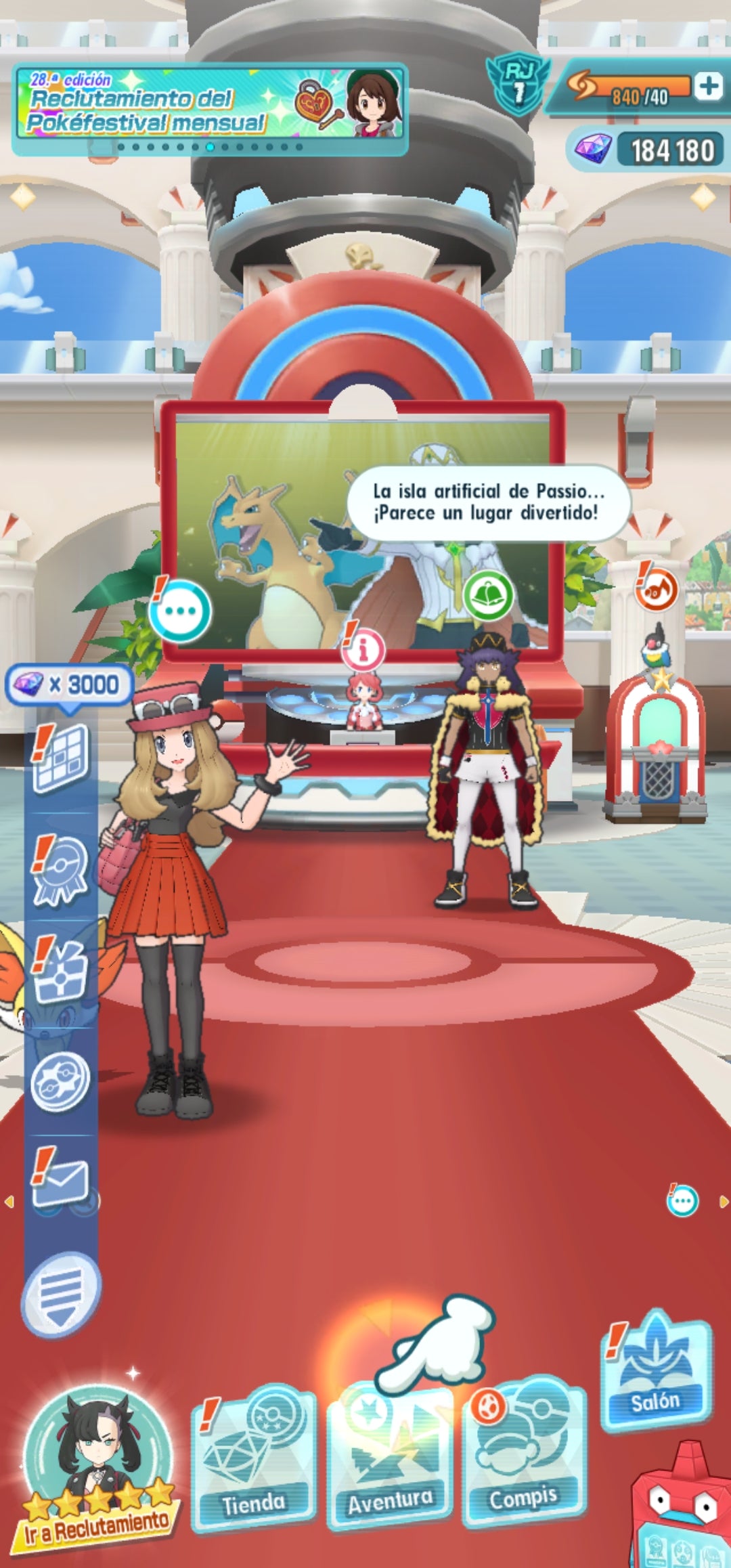Open the medal ribbon missions icon

pyautogui.click(x=61, y=870)
